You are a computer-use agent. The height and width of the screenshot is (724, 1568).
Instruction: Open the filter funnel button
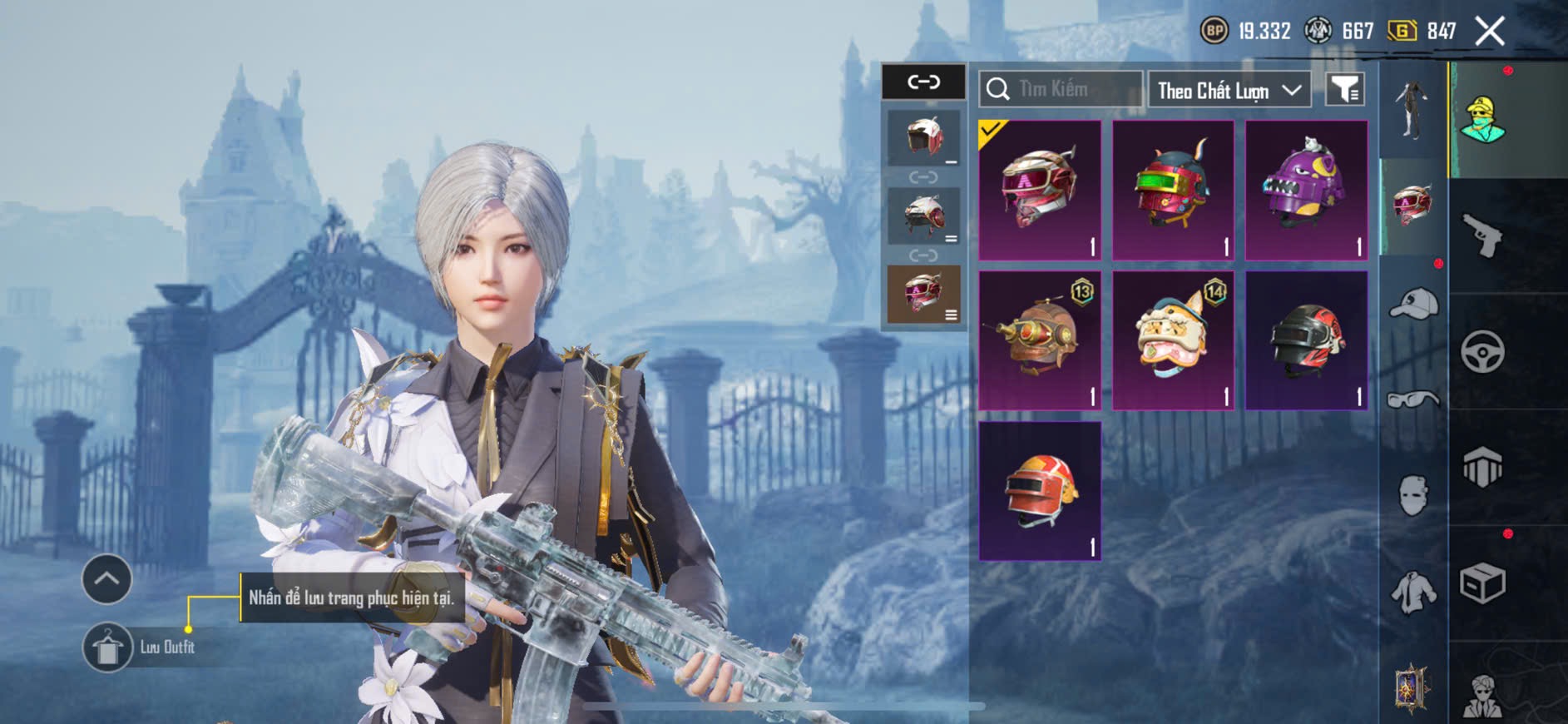click(x=1344, y=89)
